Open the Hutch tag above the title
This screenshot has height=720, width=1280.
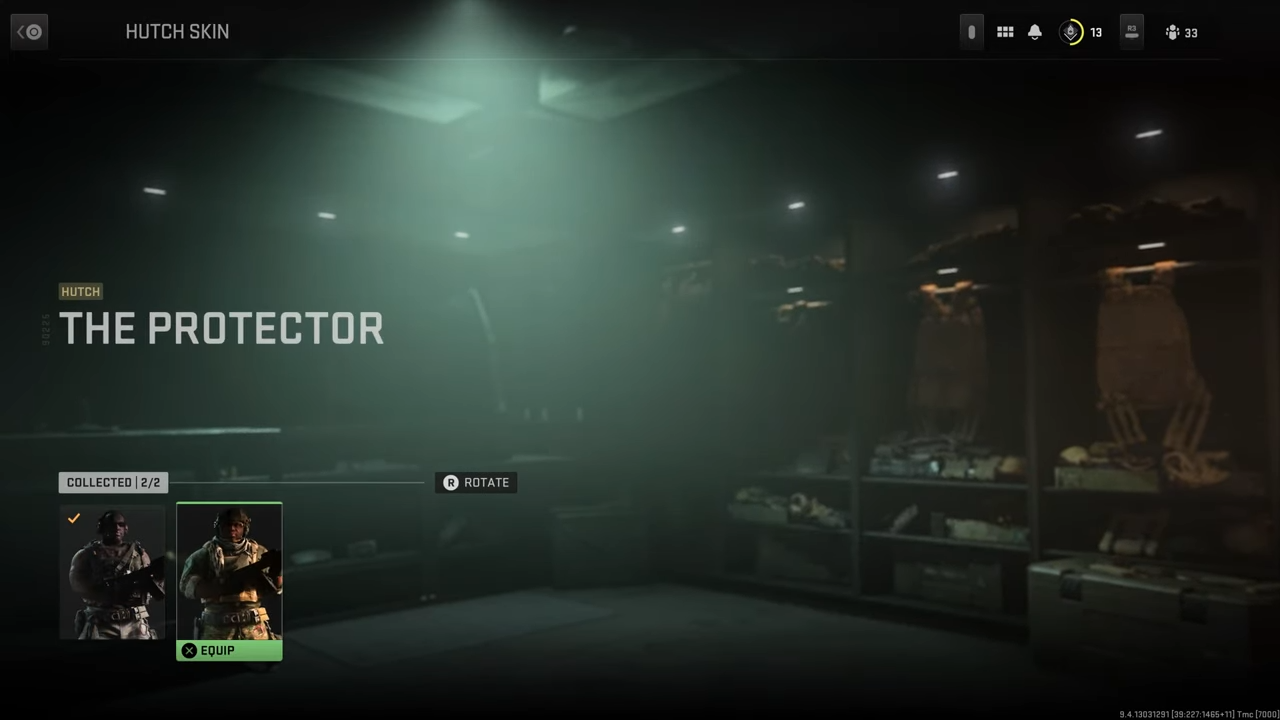(80, 291)
